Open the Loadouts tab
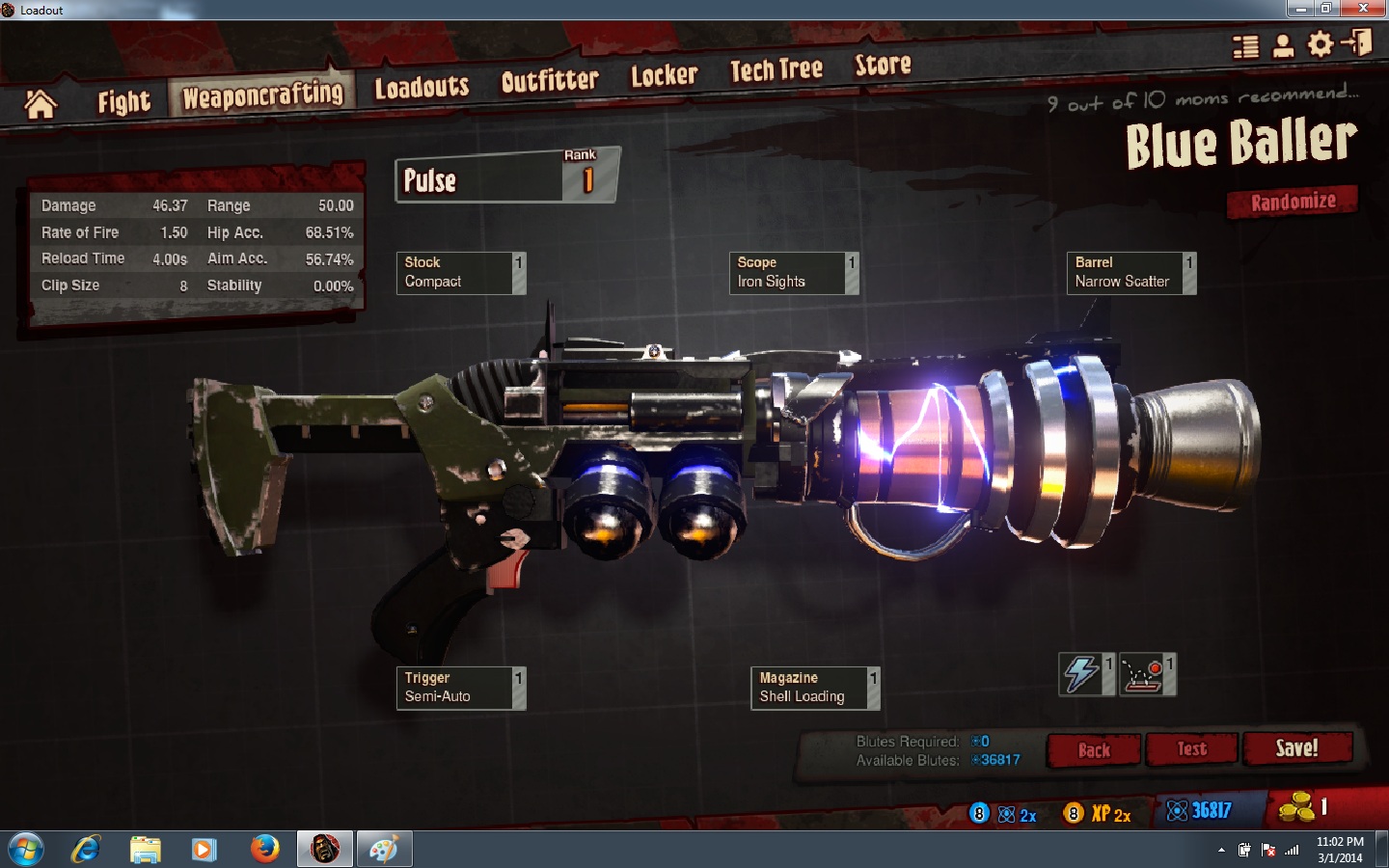The width and height of the screenshot is (1389, 868). (x=422, y=88)
